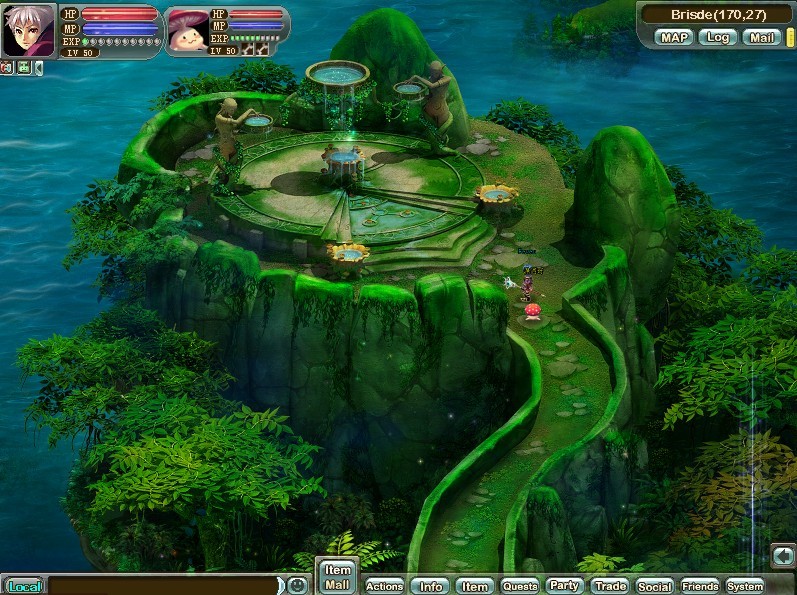Select the mushroom pet portrait
Screen dimensions: 797x595
[186, 31]
